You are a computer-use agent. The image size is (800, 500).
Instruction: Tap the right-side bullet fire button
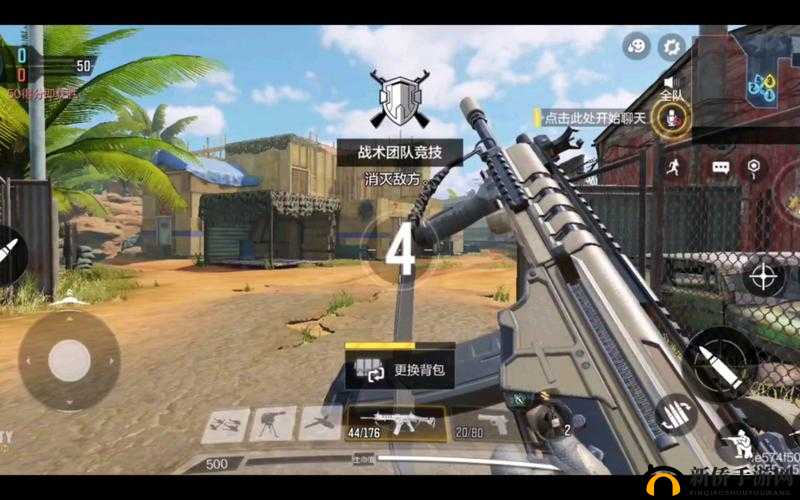(x=719, y=362)
